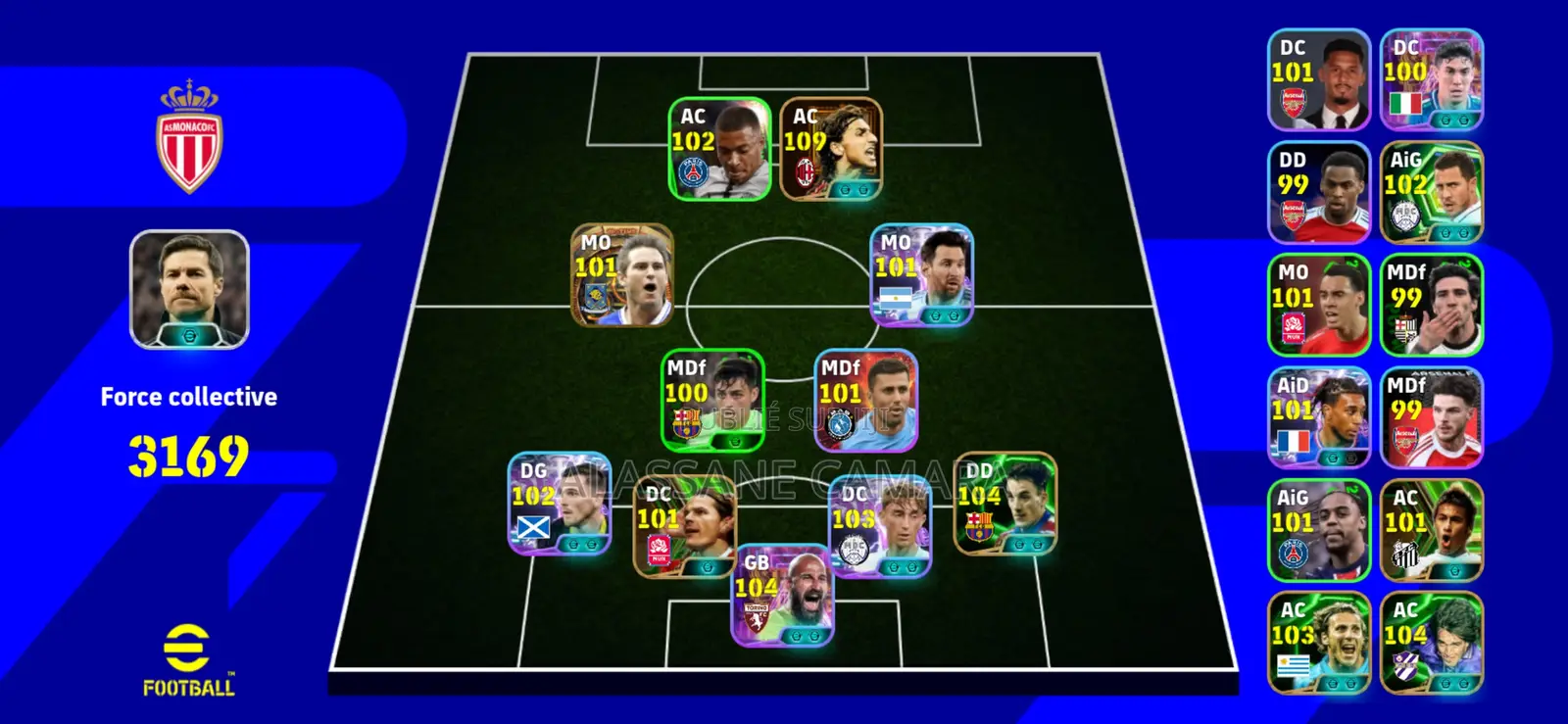
Task: Open the manager portrait card
Action: (189, 290)
